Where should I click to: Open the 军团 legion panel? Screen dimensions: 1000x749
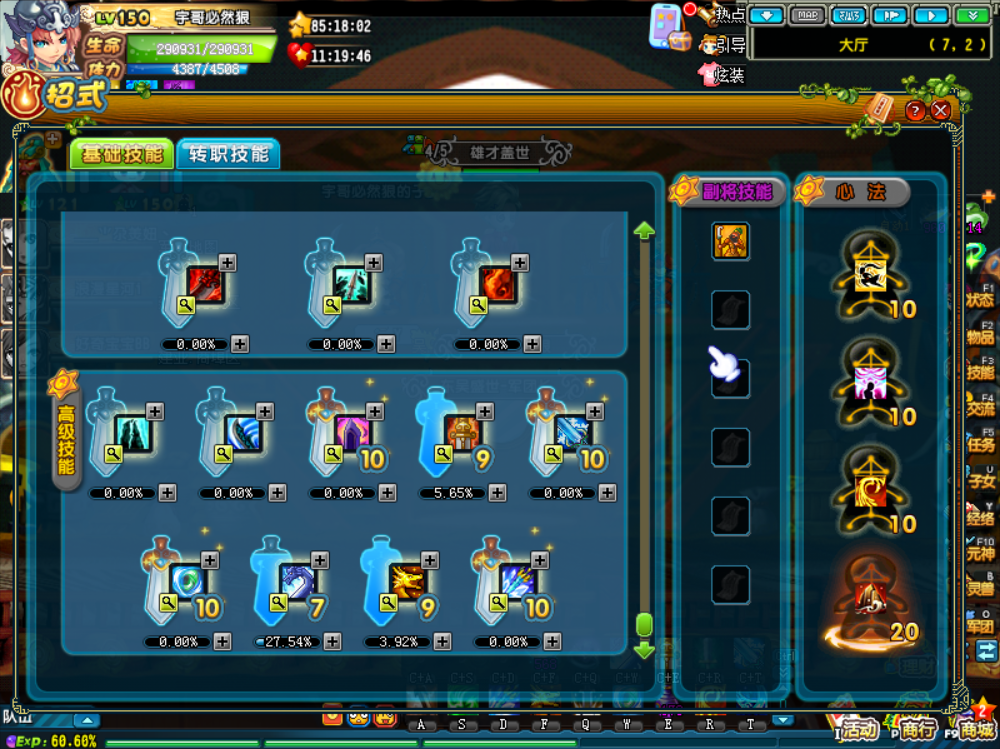(980, 620)
